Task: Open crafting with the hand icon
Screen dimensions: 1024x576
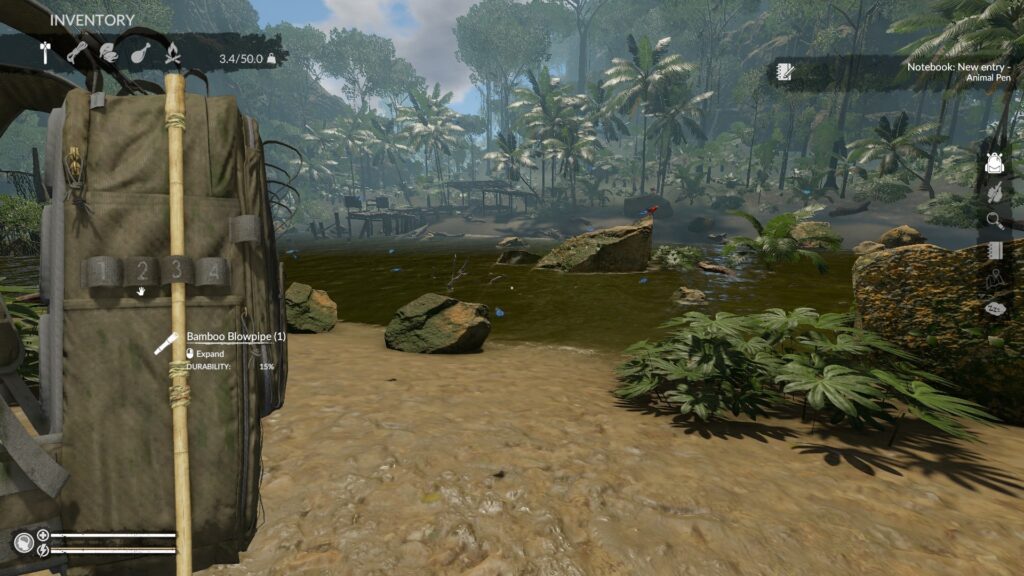Action: (994, 192)
